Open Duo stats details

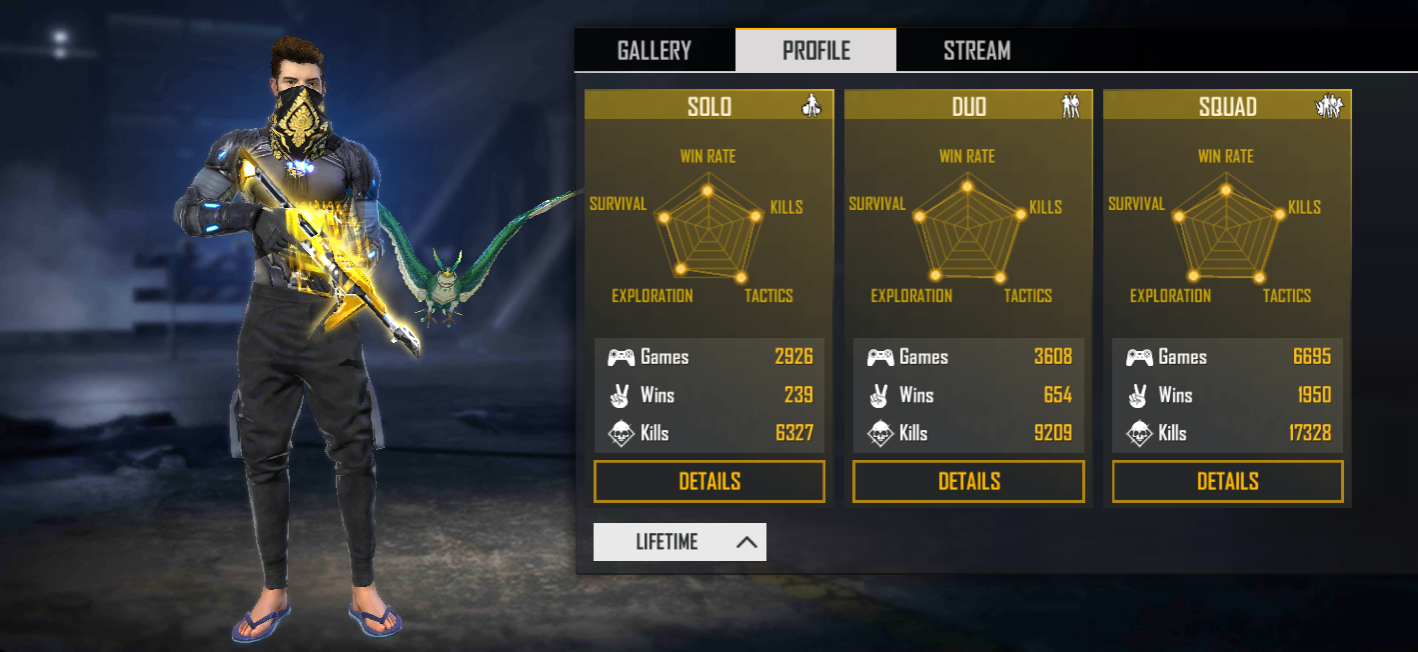(x=968, y=481)
